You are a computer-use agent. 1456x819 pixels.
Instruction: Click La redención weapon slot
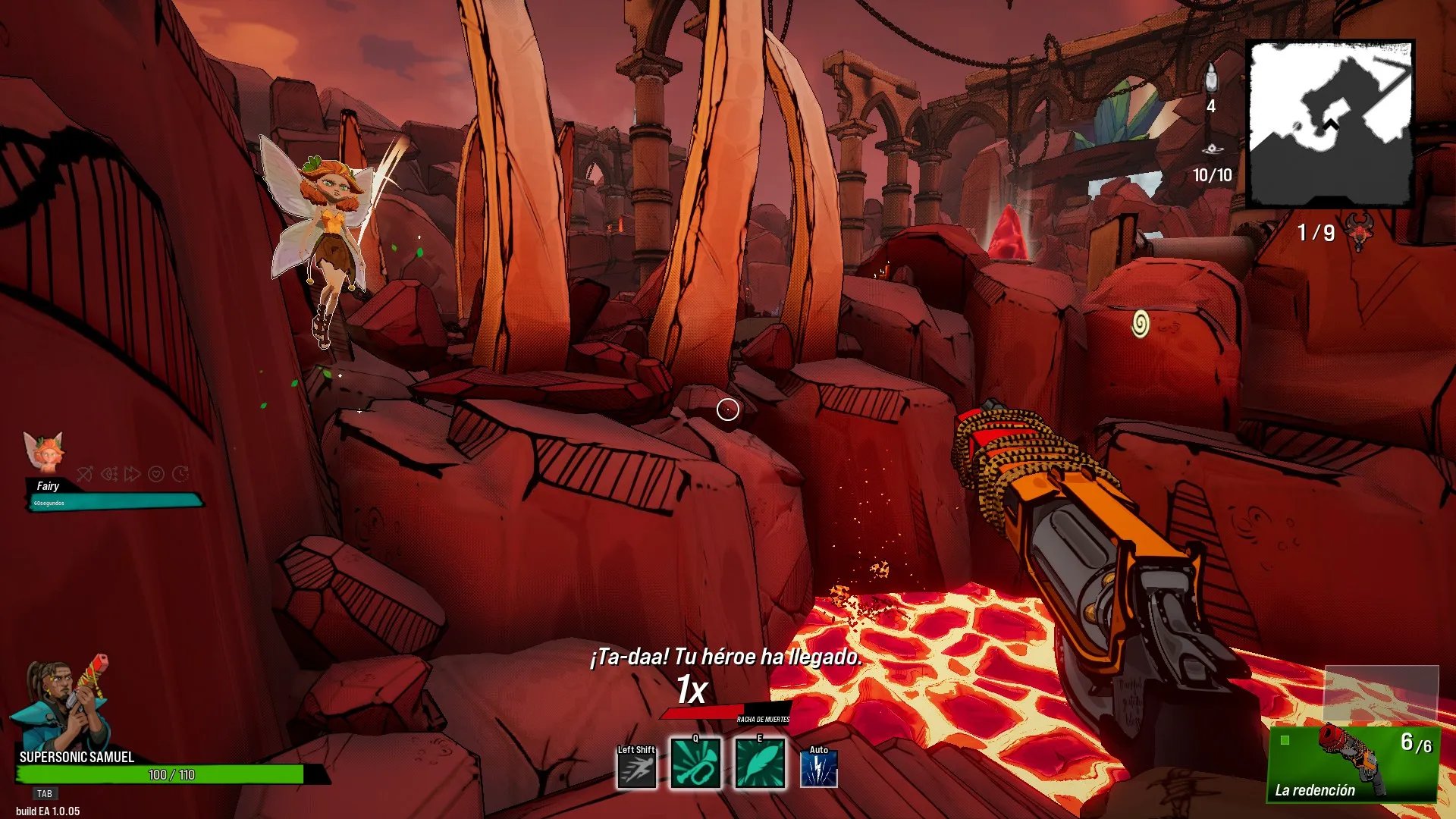(x=1354, y=764)
